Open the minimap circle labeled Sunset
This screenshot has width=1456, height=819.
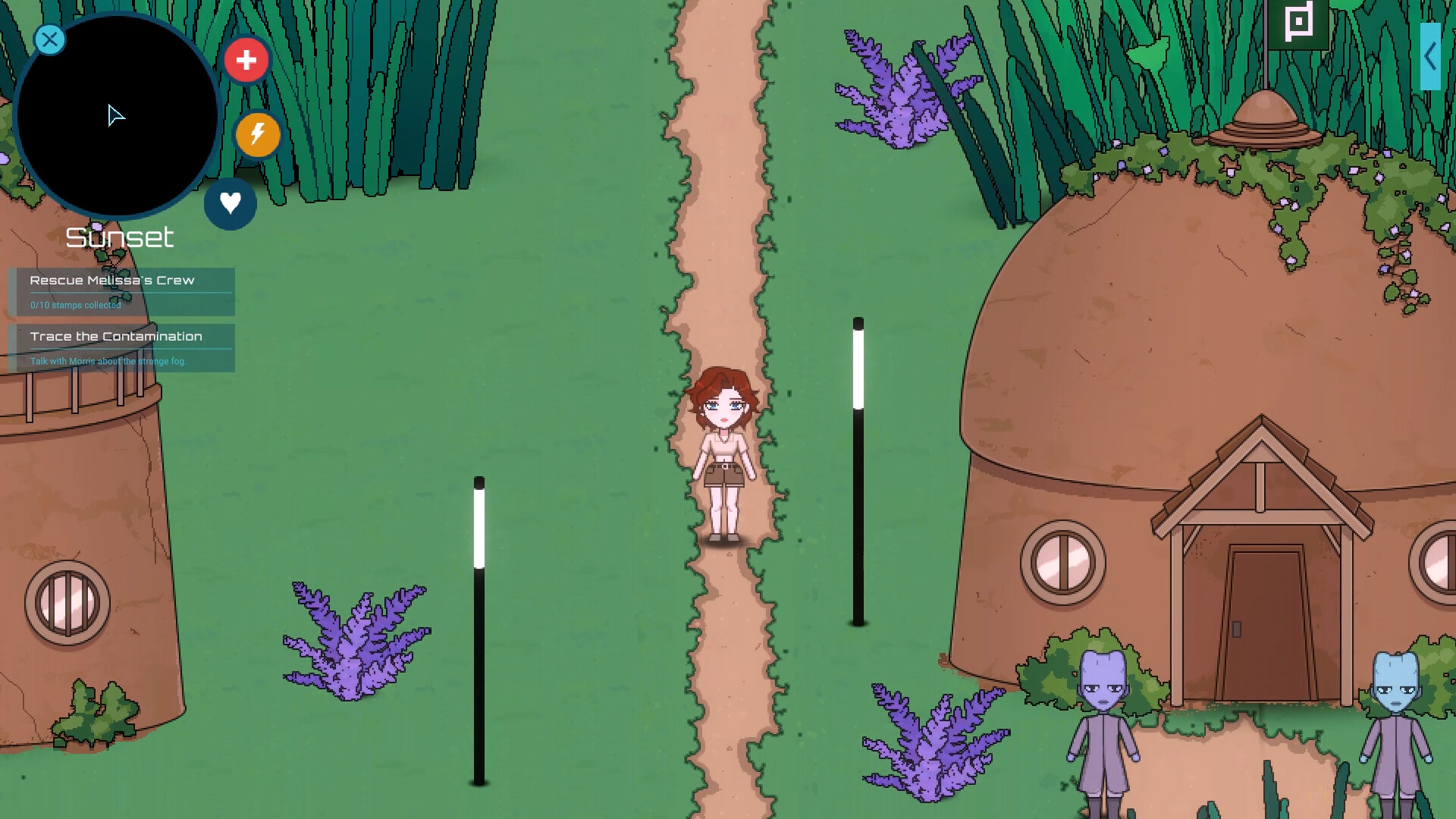click(x=118, y=115)
